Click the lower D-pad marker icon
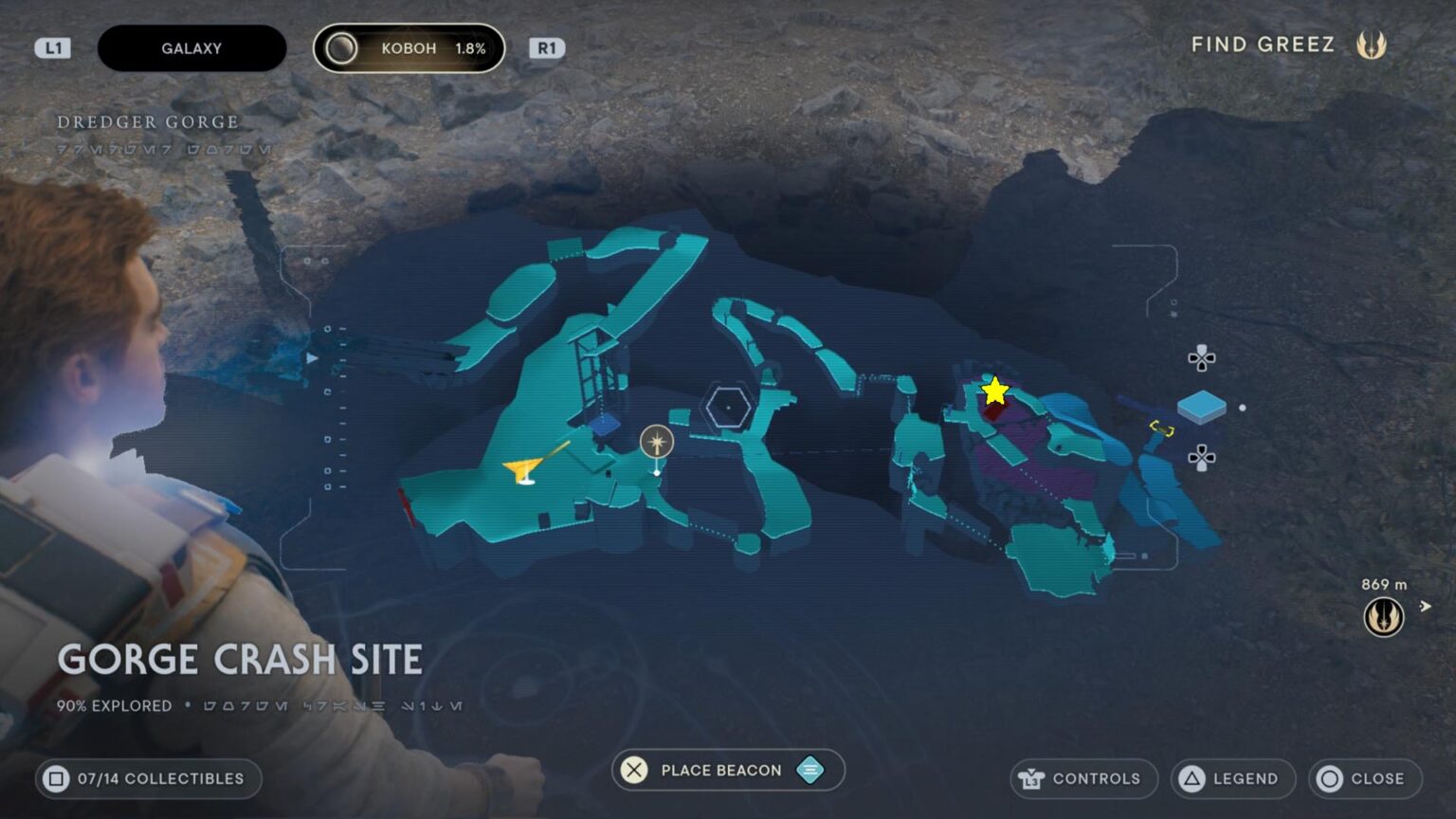 [x=1201, y=456]
